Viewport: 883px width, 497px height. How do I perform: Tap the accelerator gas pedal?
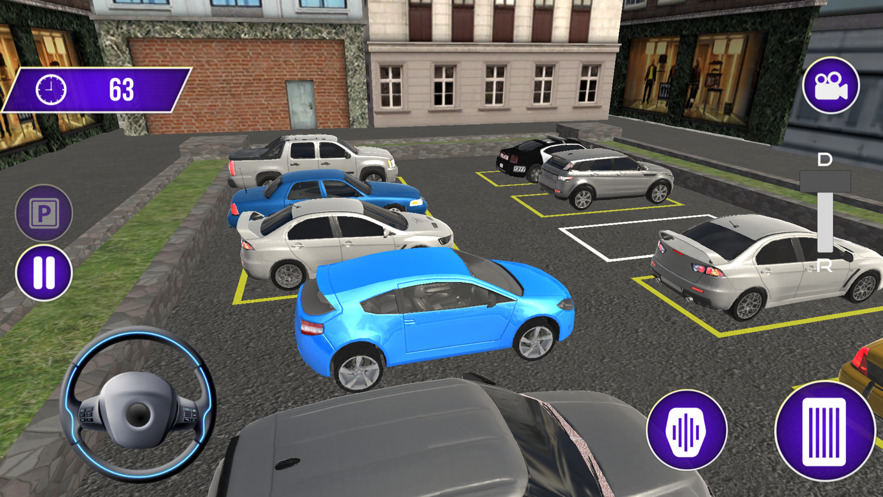pyautogui.click(x=824, y=431)
